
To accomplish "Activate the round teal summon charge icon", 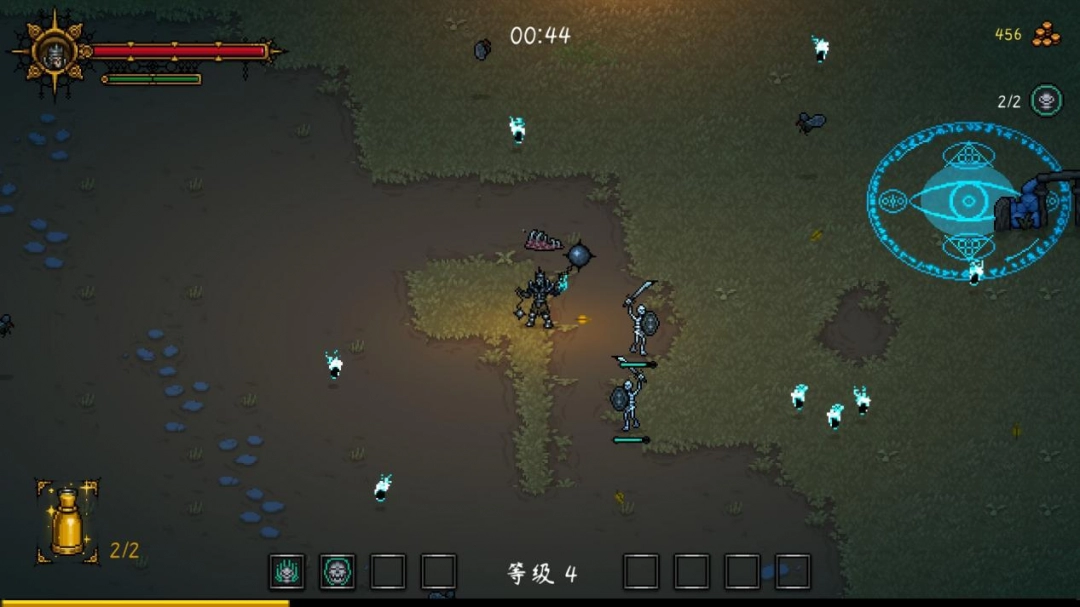I will tap(1046, 100).
